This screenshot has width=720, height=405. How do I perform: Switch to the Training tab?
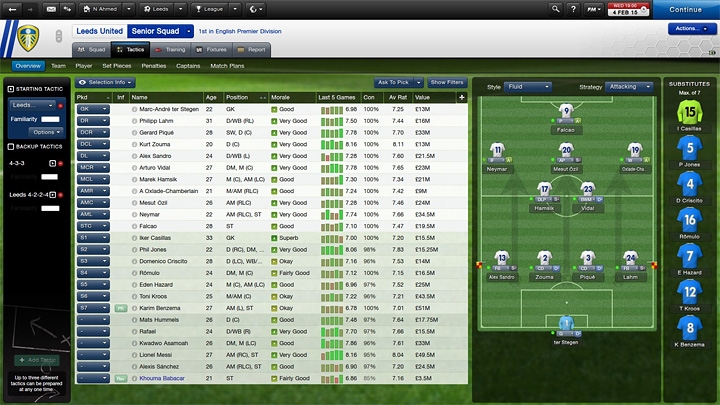click(x=170, y=48)
